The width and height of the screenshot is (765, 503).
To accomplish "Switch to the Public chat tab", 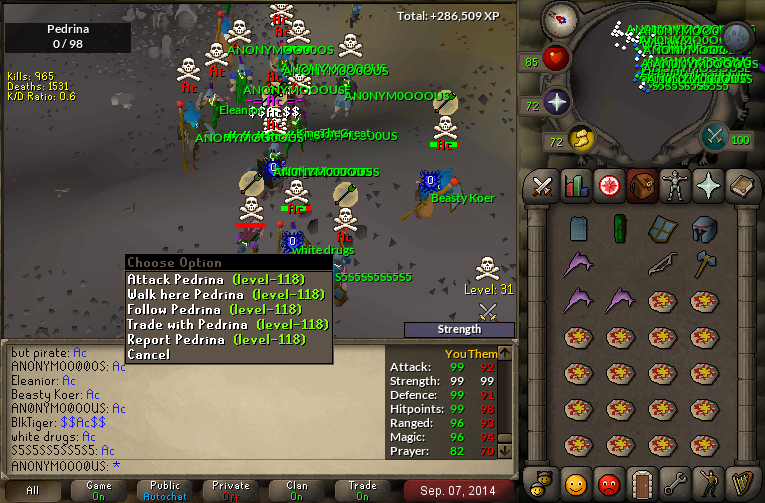I will click(165, 490).
